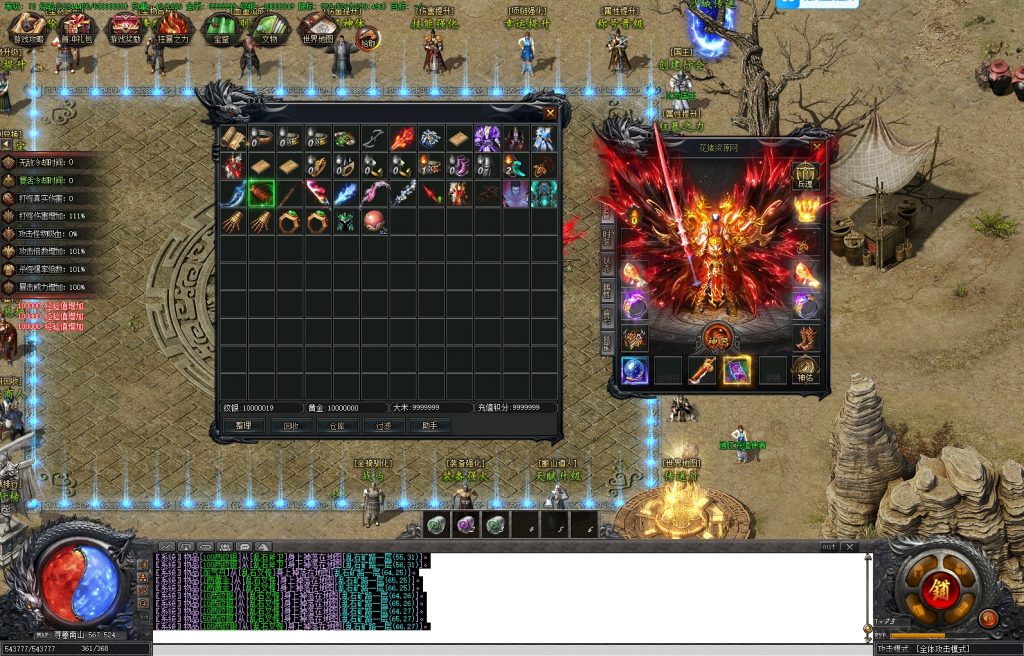The width and height of the screenshot is (1024, 656).
Task: Select the green-highlighted red item slot
Action: (261, 193)
